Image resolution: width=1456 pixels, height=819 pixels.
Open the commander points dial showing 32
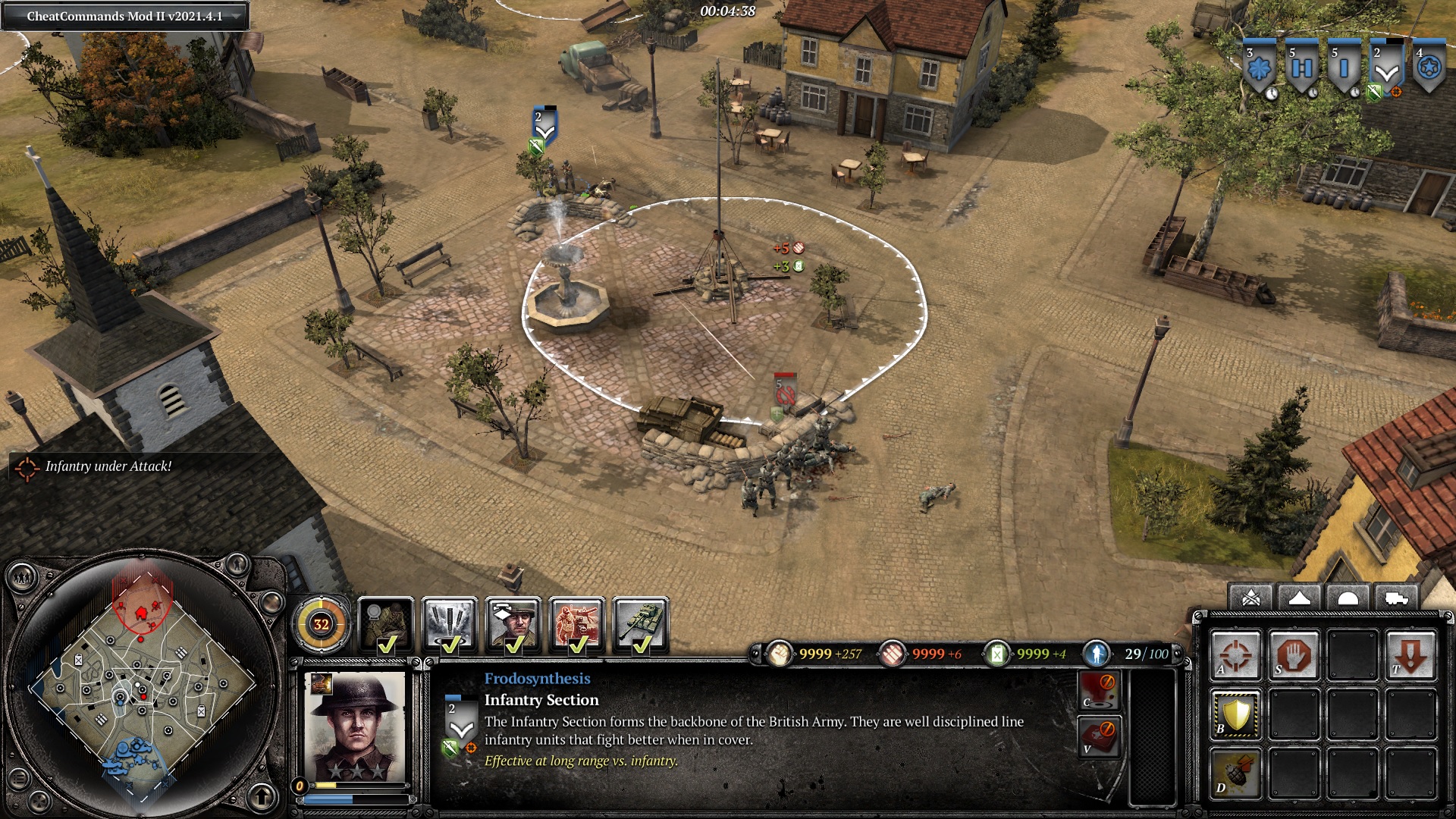pos(322,624)
